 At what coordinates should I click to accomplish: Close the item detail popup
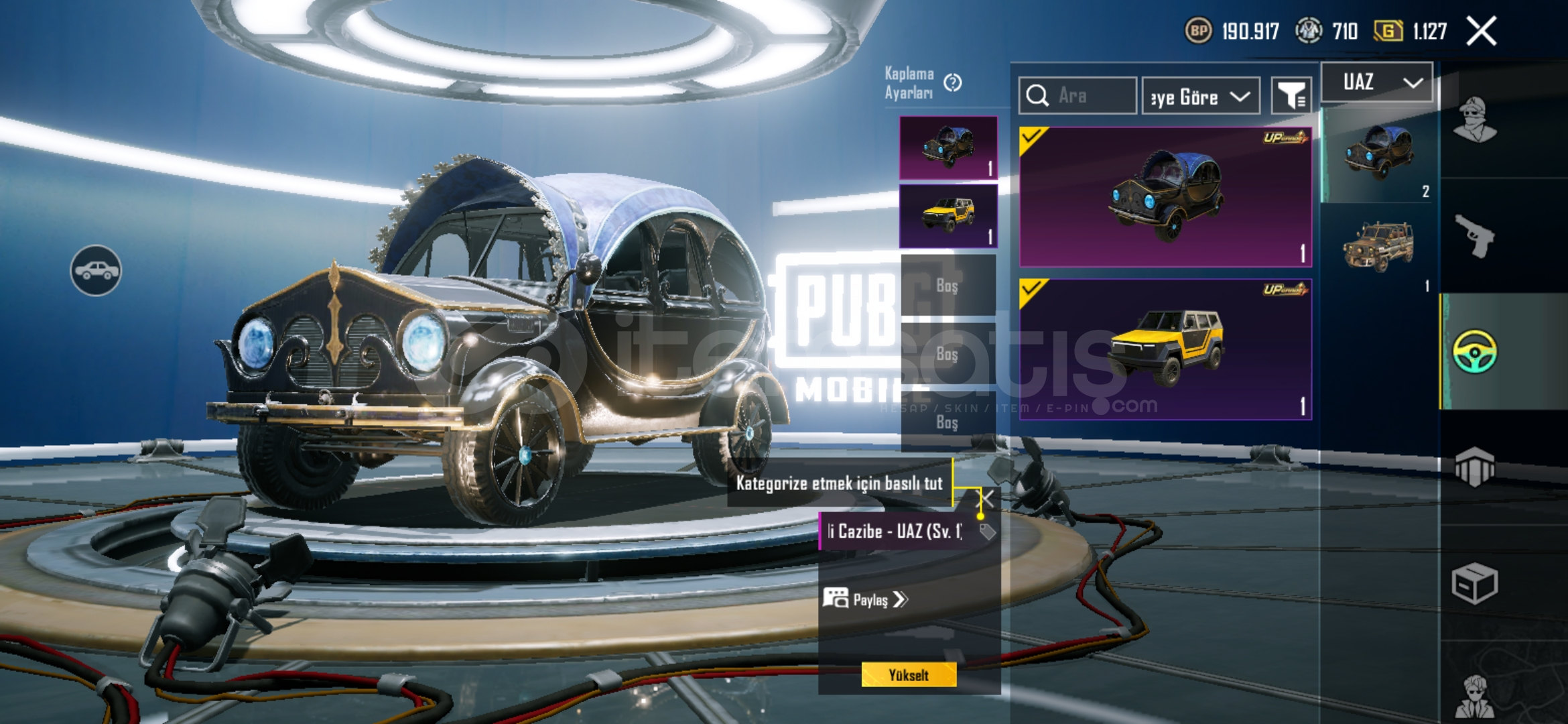(987, 498)
